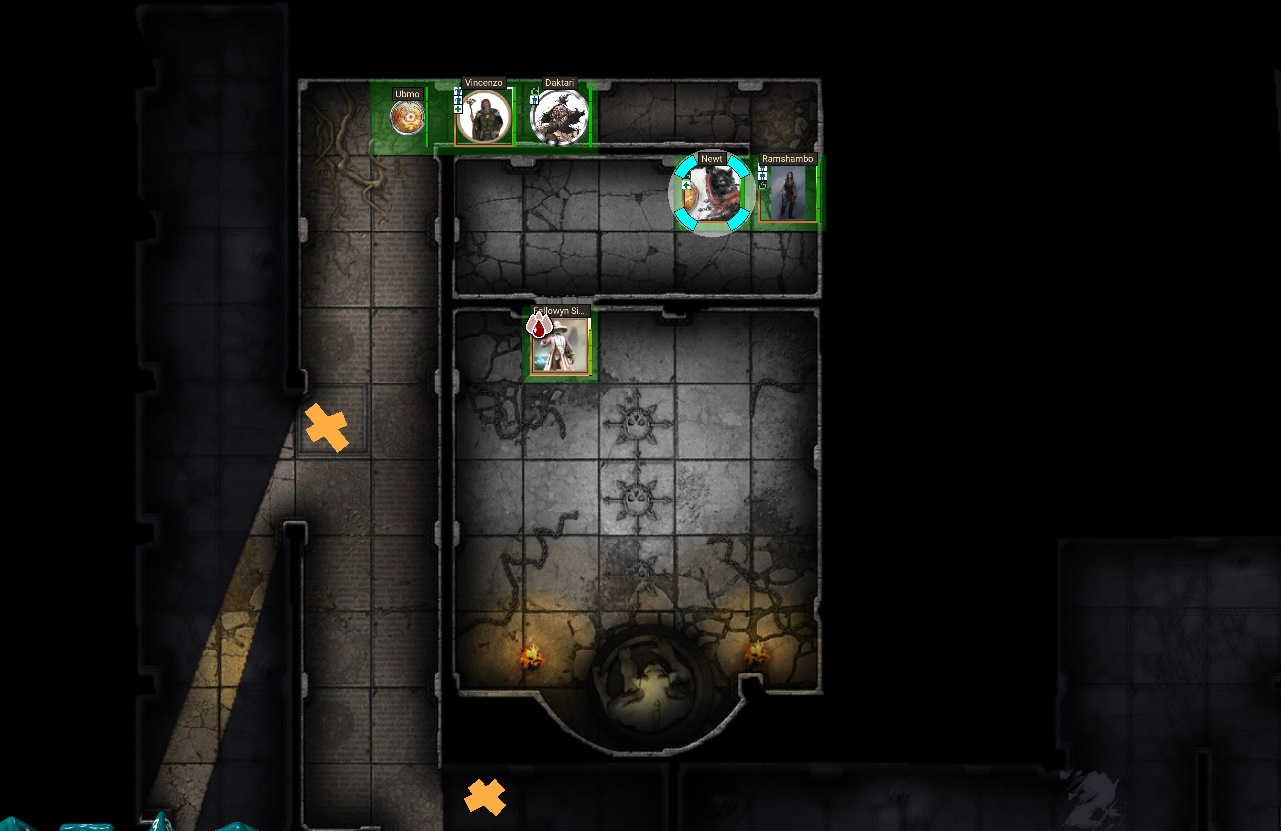Viewport: 1281px width, 831px height.
Task: Click Newt's token with cyan ring
Action: coord(711,193)
